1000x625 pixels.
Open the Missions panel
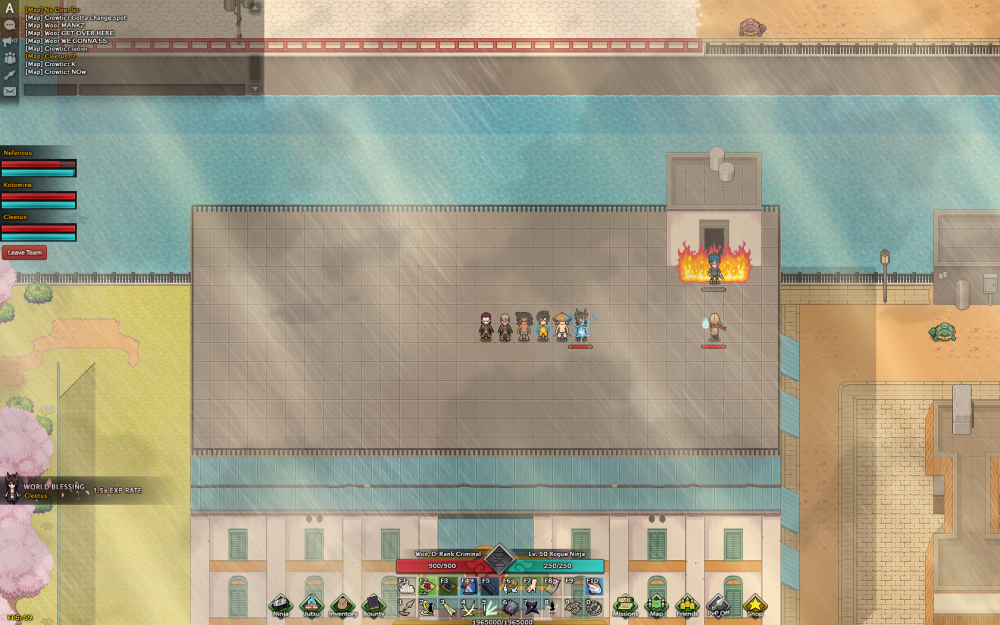tap(626, 605)
